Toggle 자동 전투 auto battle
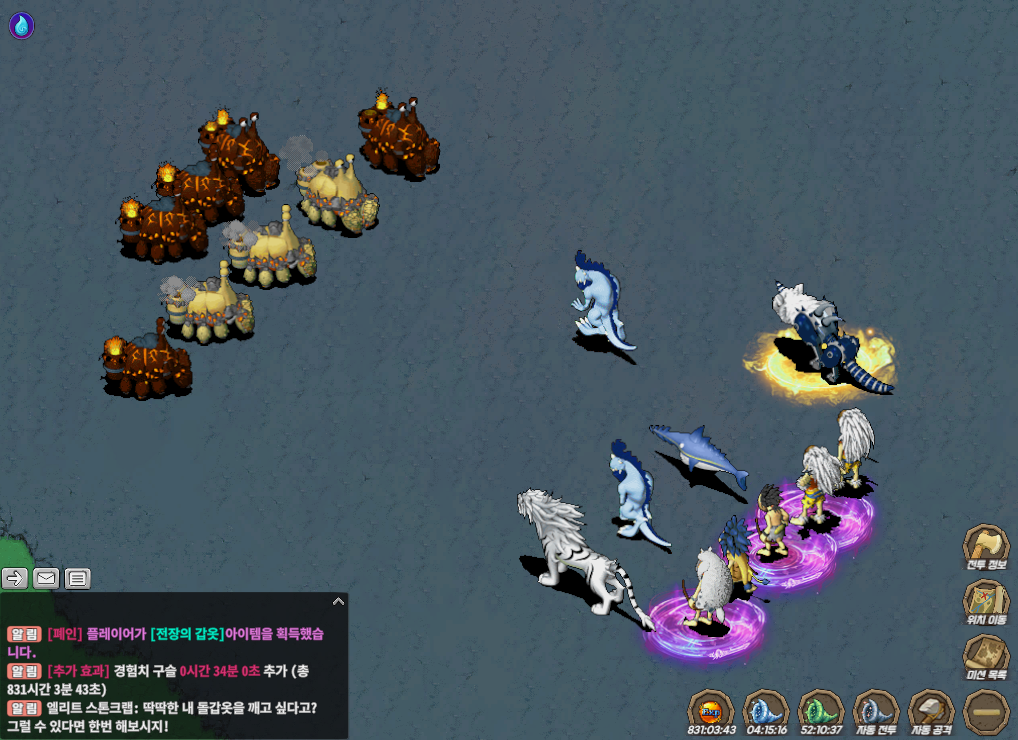The image size is (1018, 740). tap(876, 713)
